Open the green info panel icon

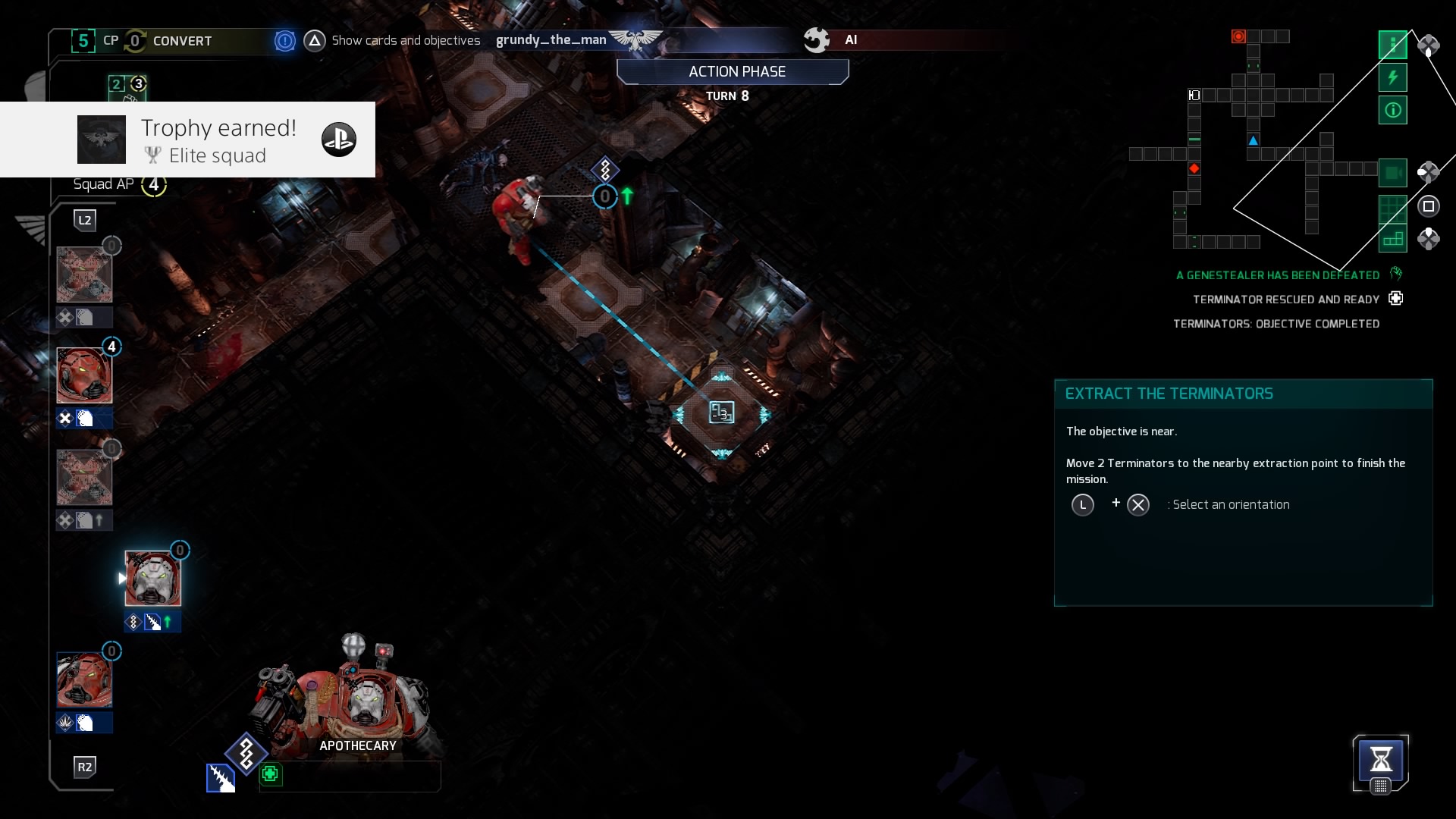tap(1392, 111)
